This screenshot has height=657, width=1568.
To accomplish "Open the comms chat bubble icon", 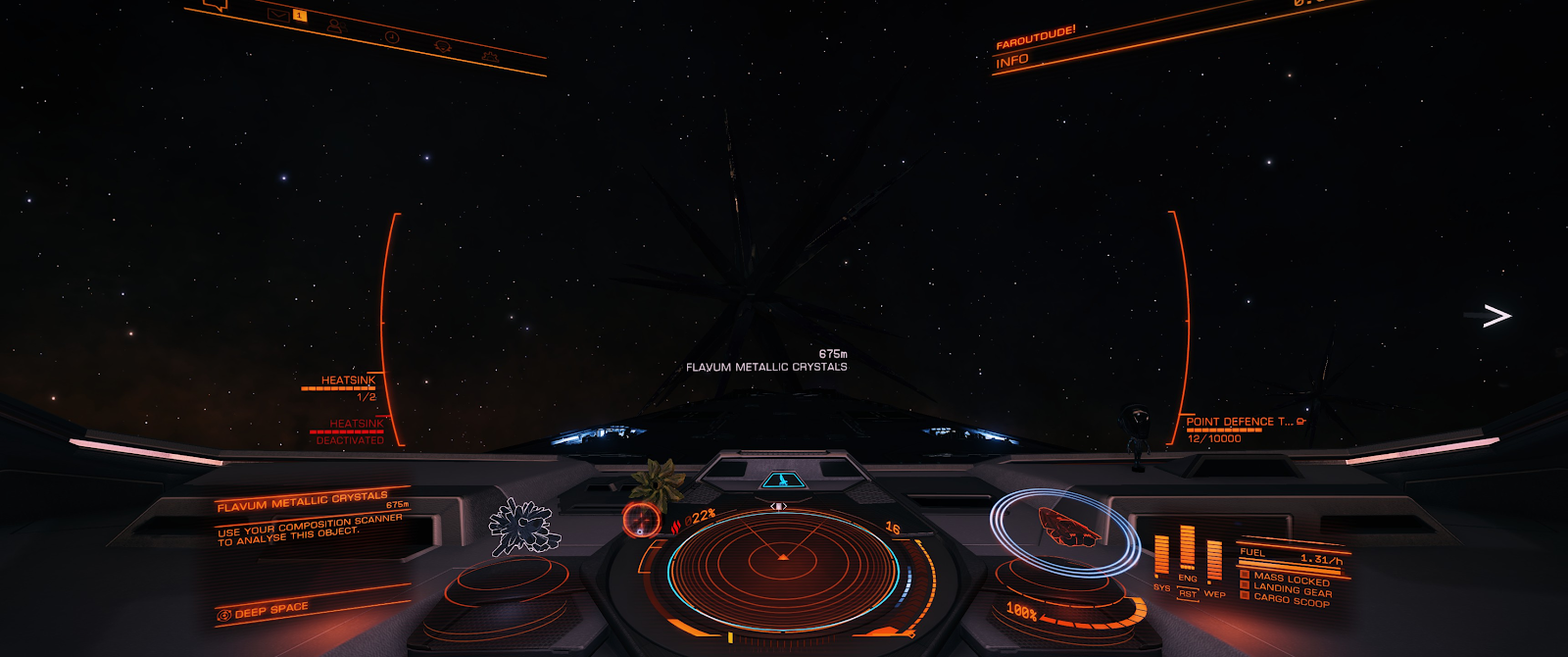I will click(218, 5).
